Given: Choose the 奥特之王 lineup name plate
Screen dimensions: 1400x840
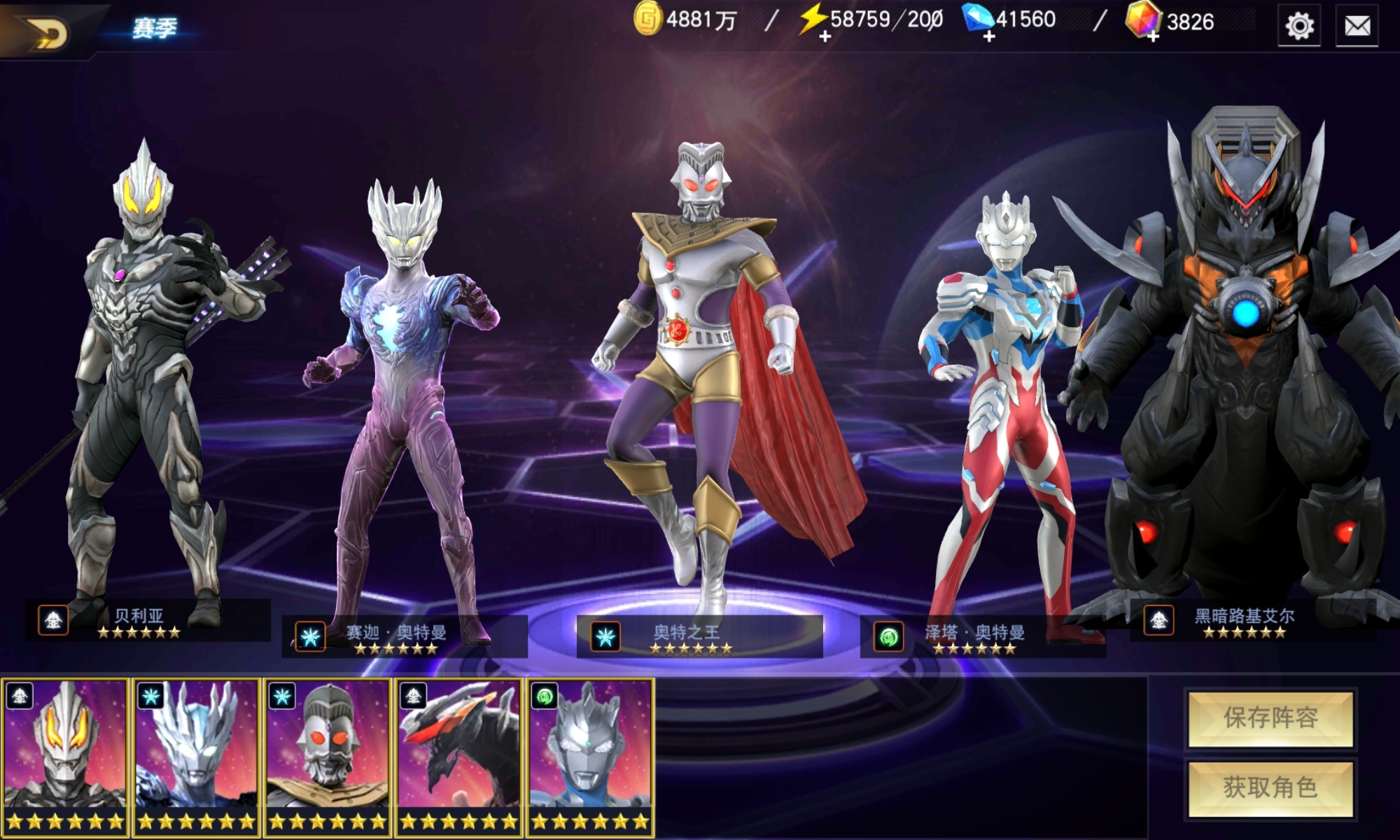Looking at the screenshot, I should [x=699, y=637].
